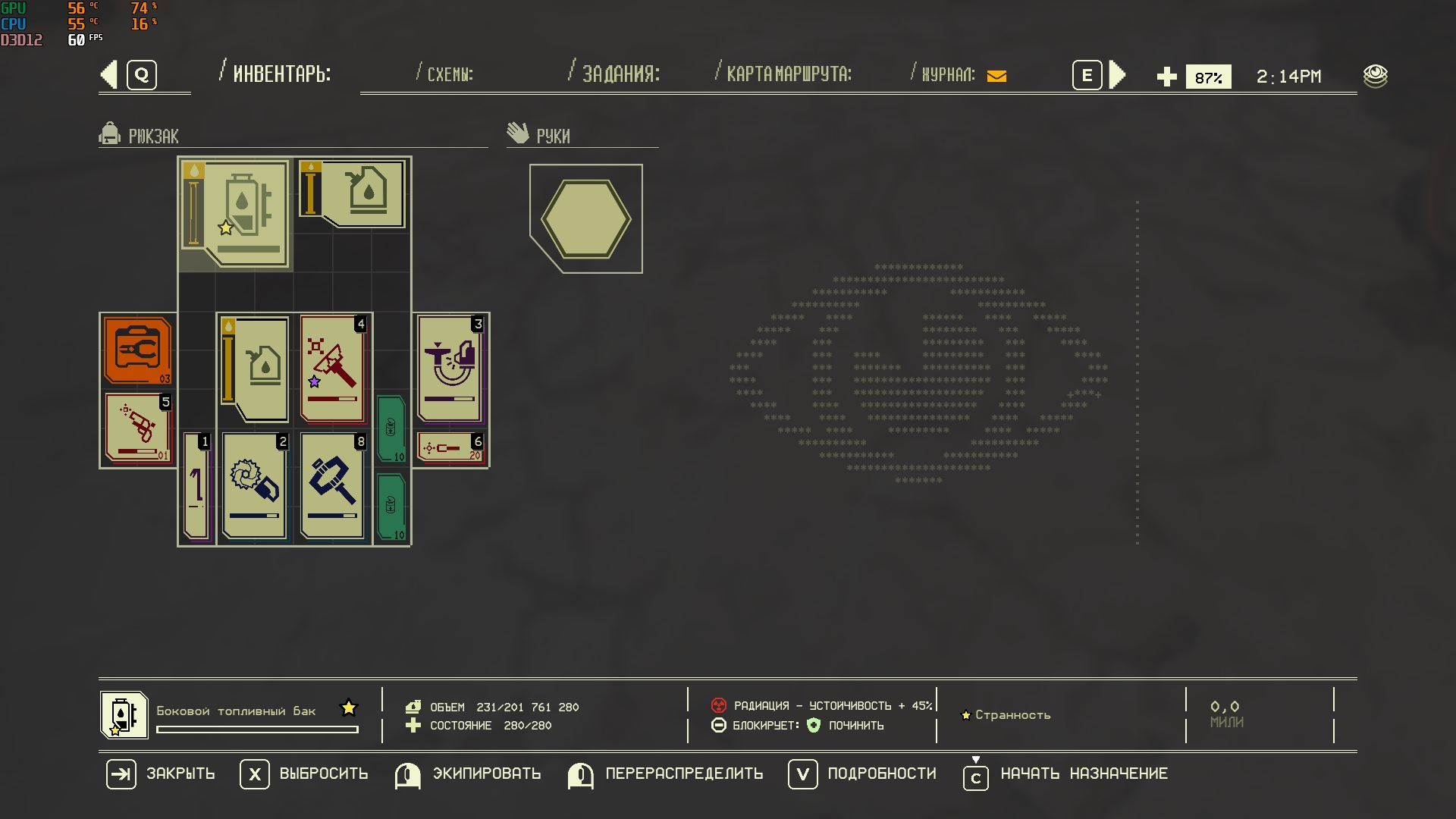This screenshot has height=819, width=1456.
Task: Choose the blue hammer in slot 8
Action: point(332,485)
